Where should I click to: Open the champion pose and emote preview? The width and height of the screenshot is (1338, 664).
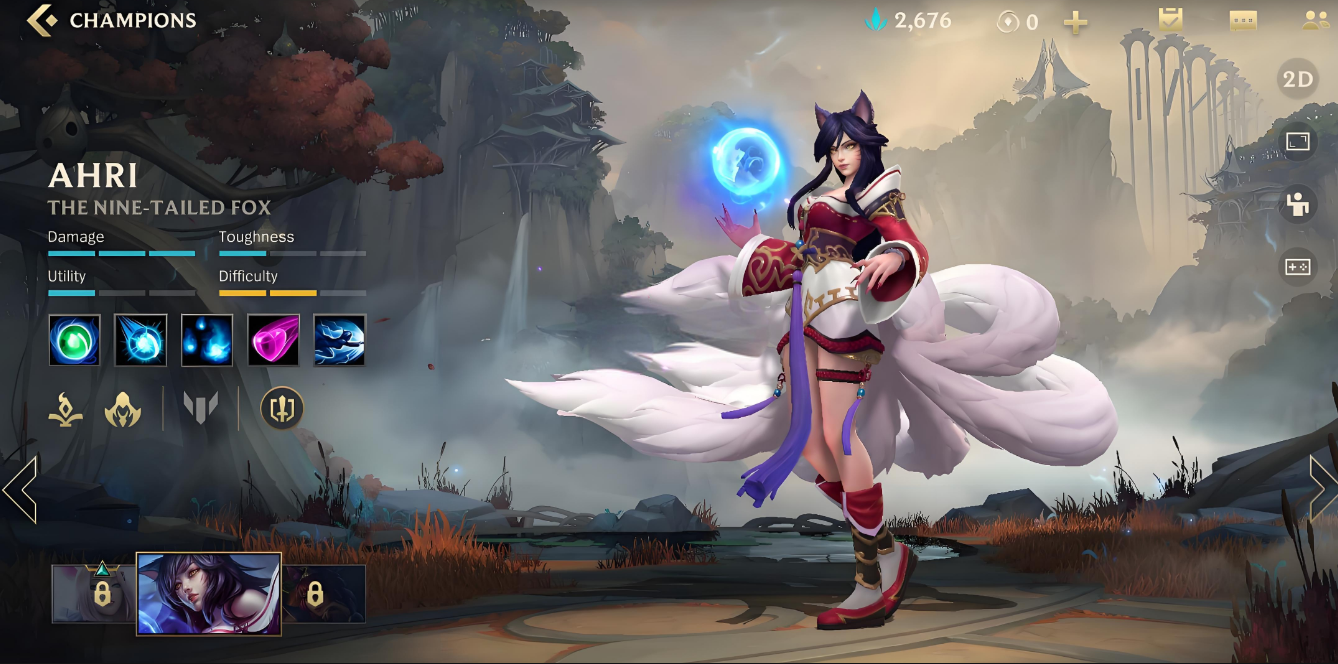click(1297, 204)
